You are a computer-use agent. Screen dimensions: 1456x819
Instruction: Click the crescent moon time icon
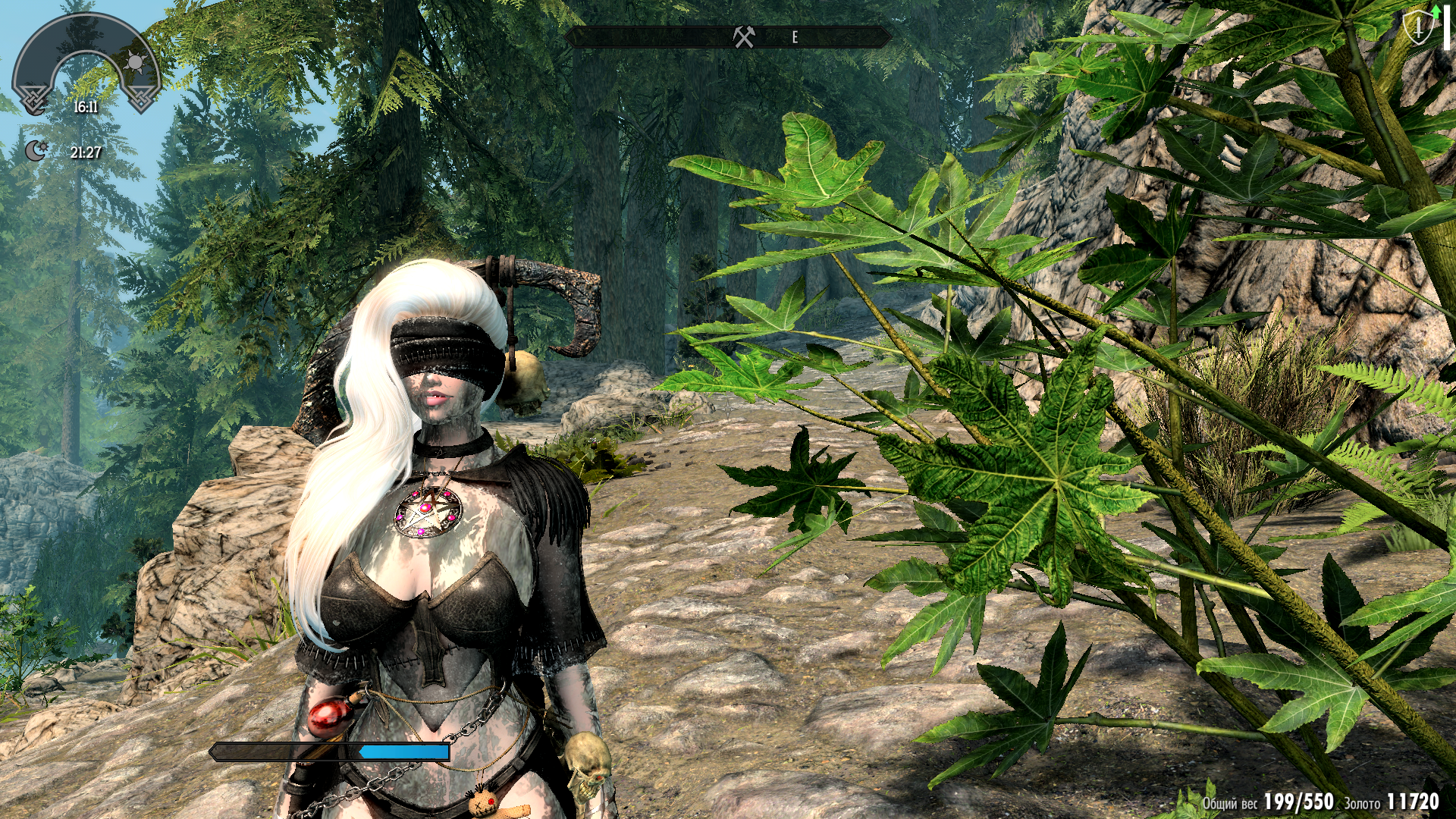36,151
